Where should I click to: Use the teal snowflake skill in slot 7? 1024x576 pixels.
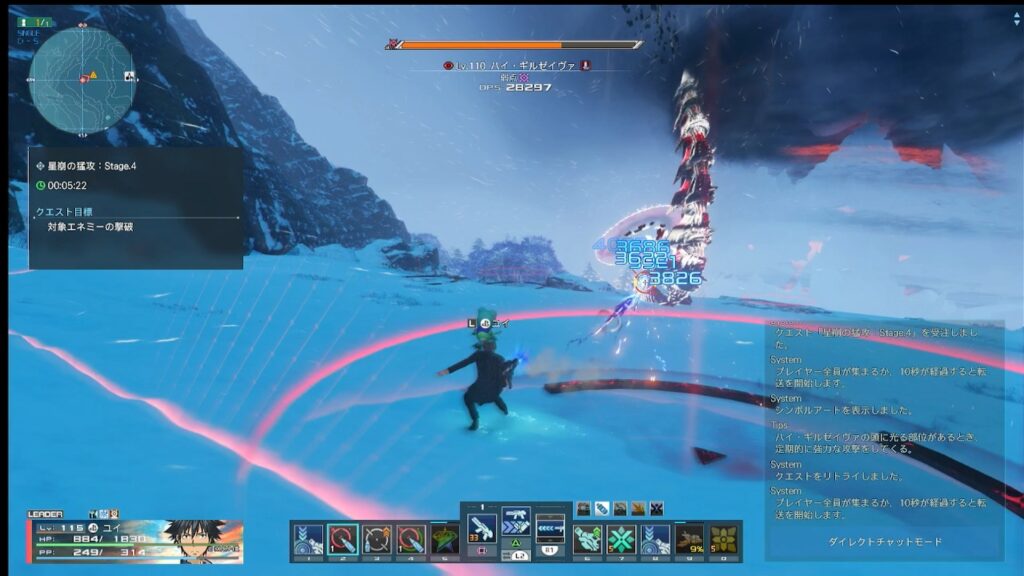(621, 539)
